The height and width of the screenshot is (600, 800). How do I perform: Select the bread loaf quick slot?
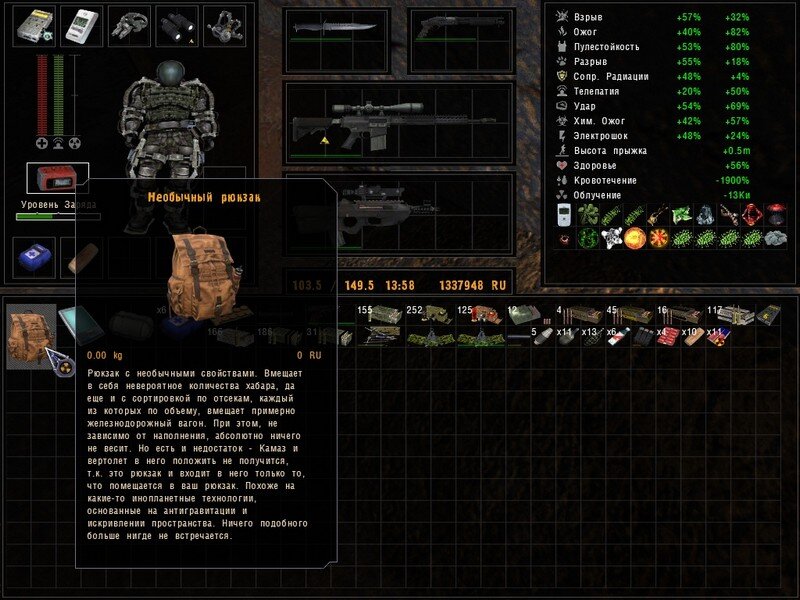click(80, 257)
